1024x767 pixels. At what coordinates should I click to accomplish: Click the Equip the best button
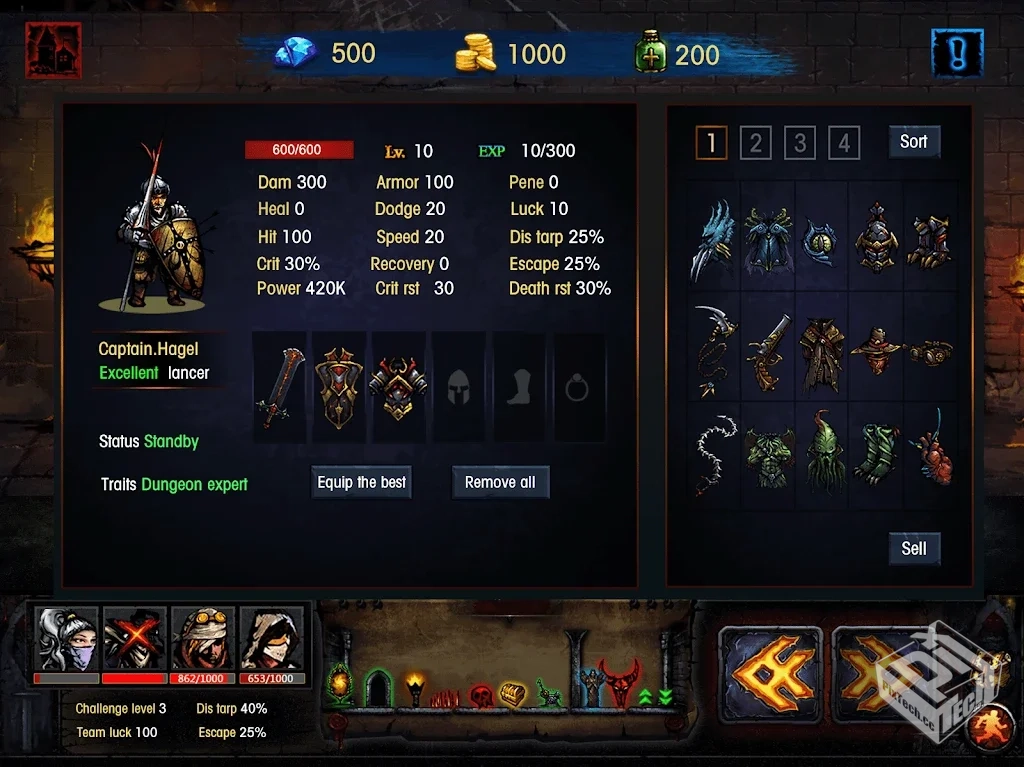362,482
